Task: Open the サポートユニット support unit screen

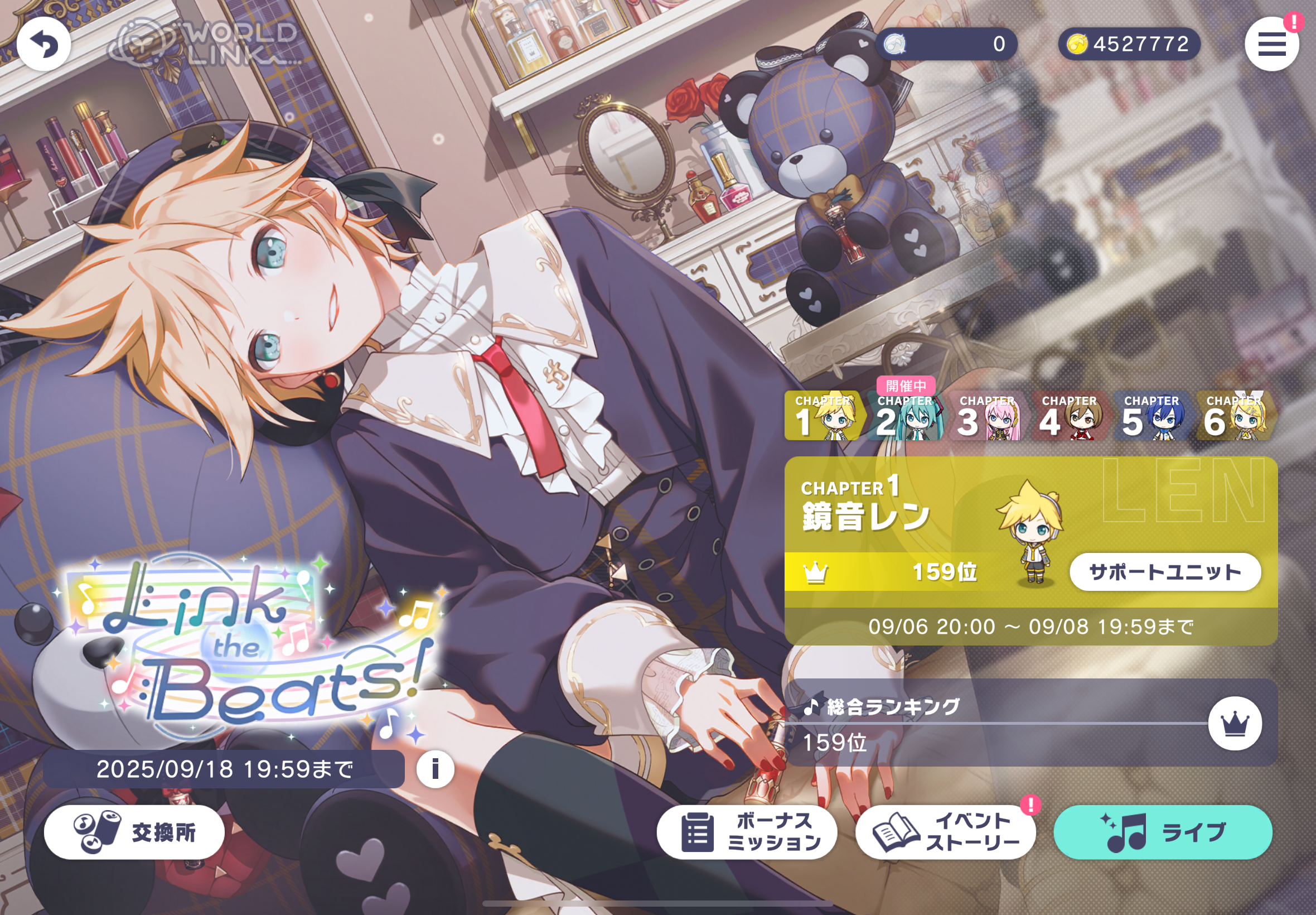Action: point(1165,571)
